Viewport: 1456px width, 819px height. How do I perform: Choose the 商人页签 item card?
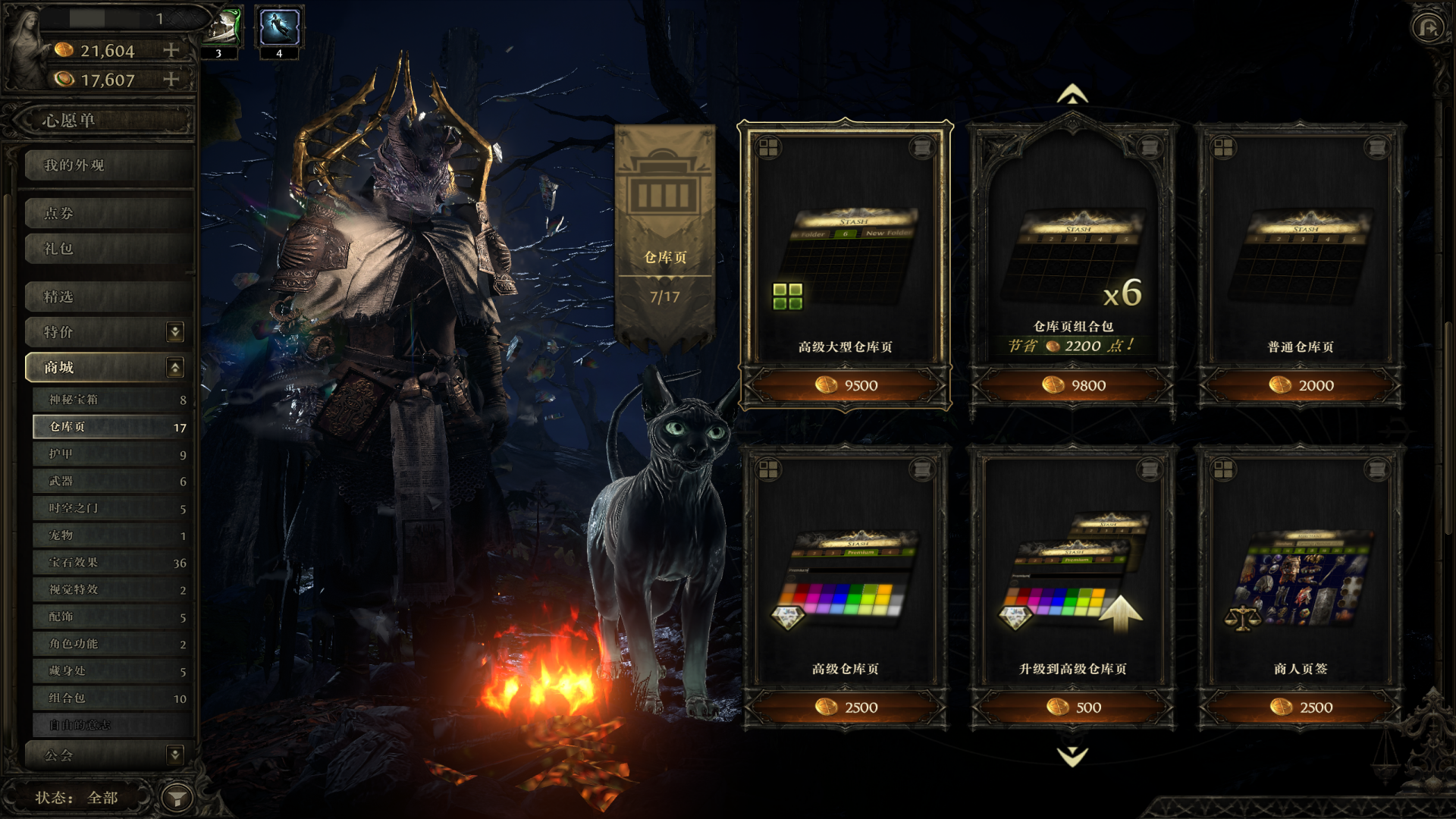coord(1300,576)
